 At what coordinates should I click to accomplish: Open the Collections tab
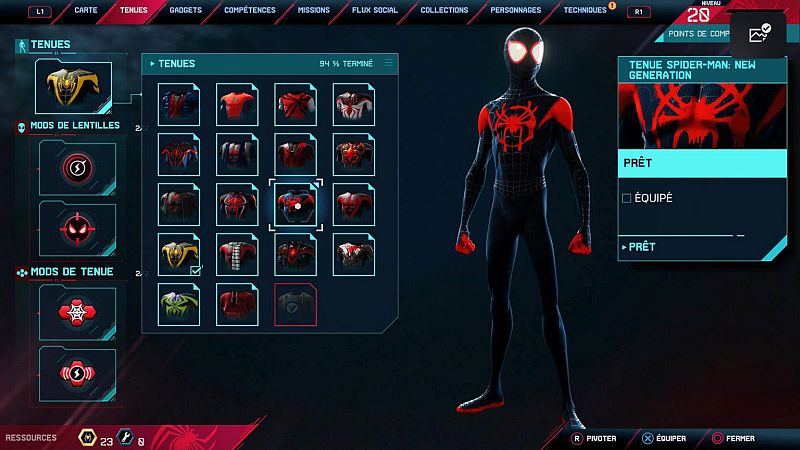click(x=444, y=10)
